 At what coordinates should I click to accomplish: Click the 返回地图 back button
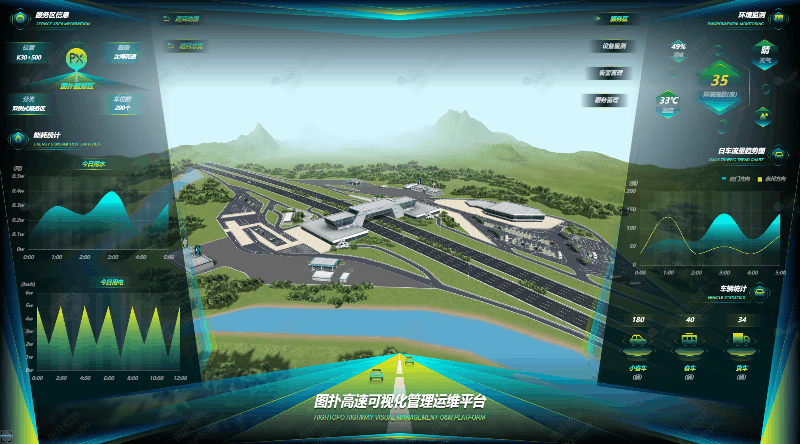click(187, 19)
